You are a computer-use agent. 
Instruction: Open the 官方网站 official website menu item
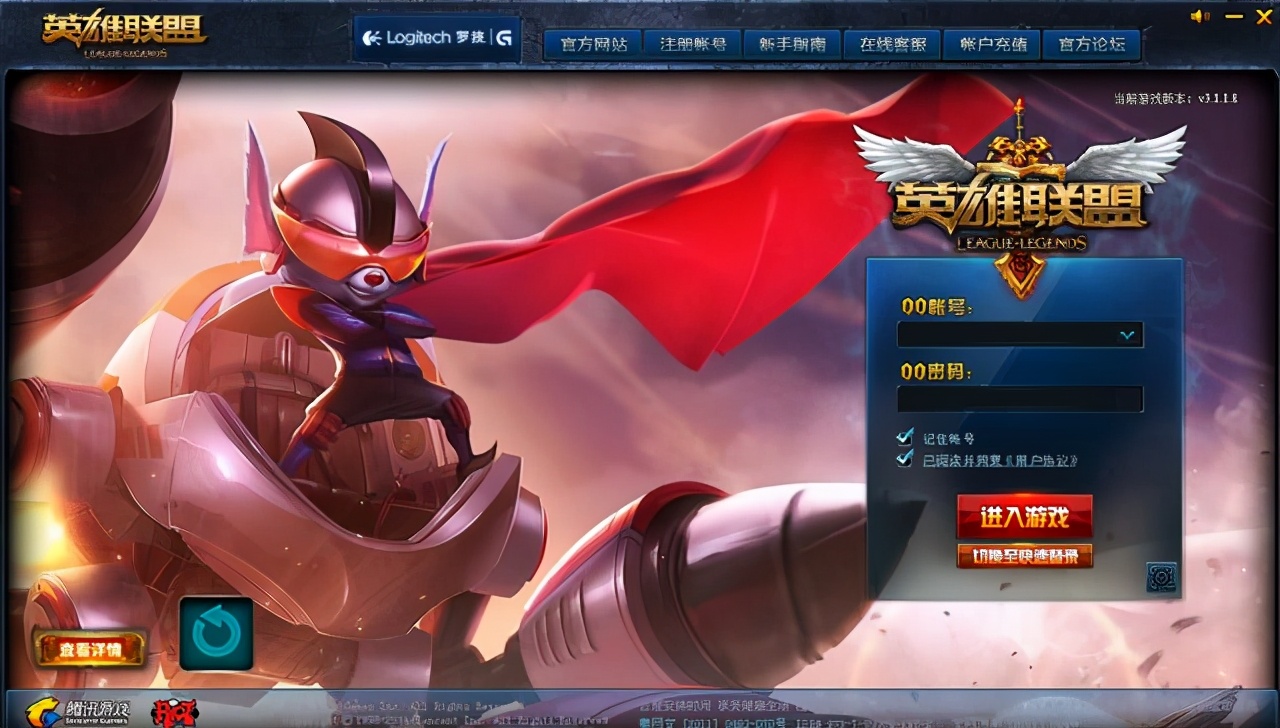coord(592,44)
